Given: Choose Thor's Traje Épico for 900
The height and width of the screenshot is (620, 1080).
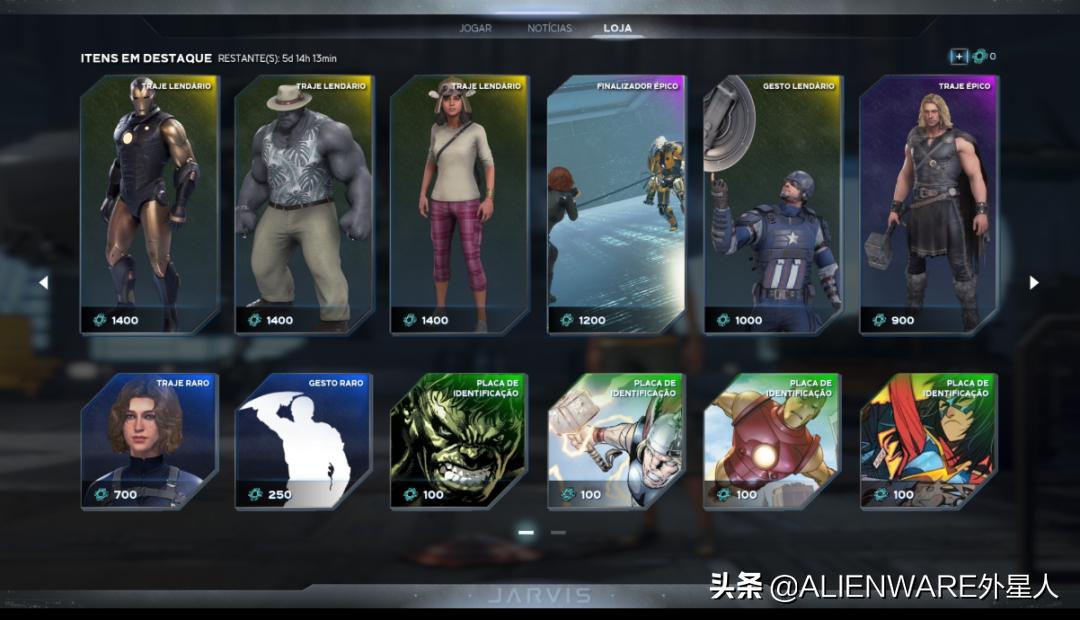Looking at the screenshot, I should tap(928, 205).
